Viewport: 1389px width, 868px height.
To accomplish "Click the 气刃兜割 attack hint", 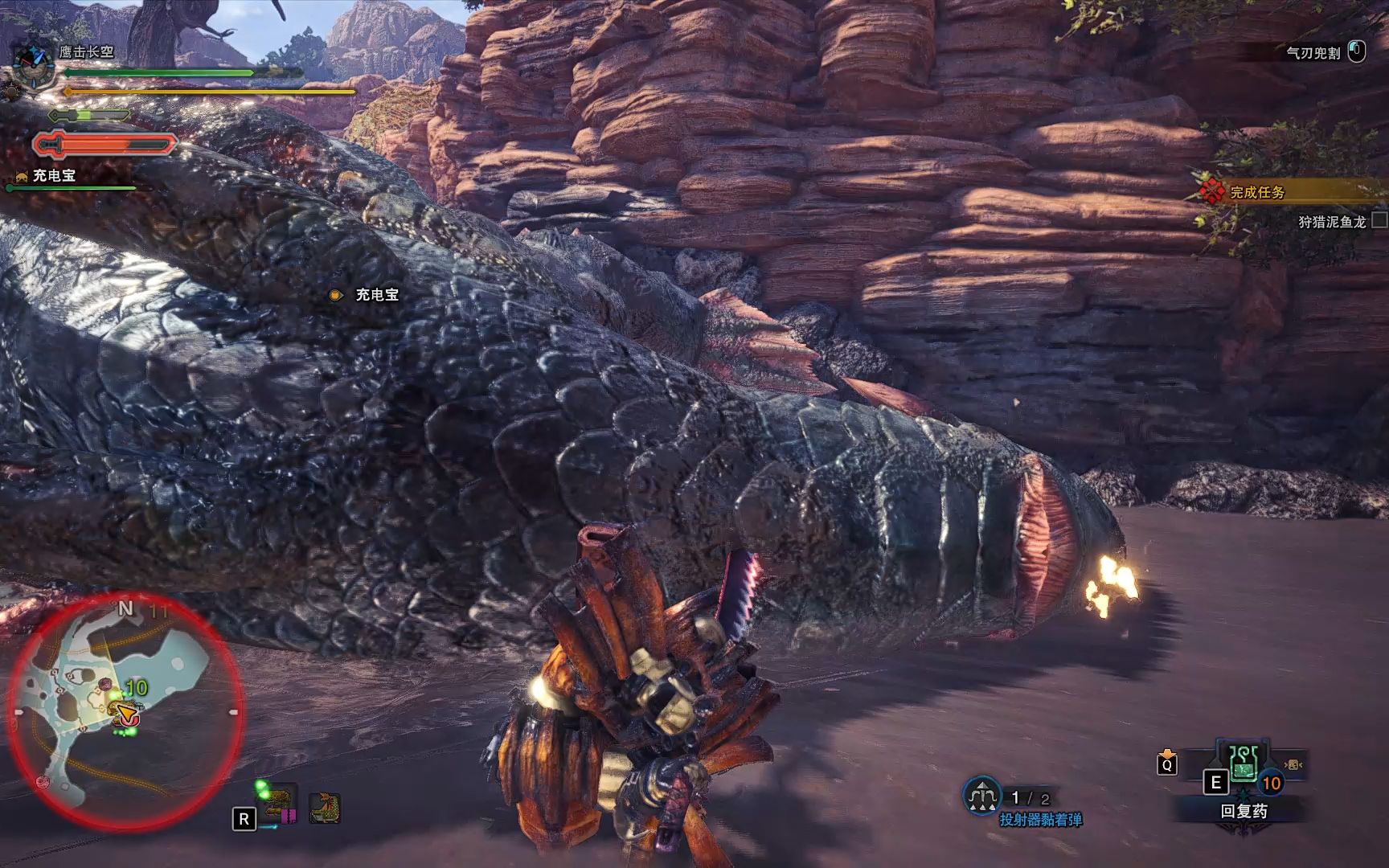I will (1313, 53).
